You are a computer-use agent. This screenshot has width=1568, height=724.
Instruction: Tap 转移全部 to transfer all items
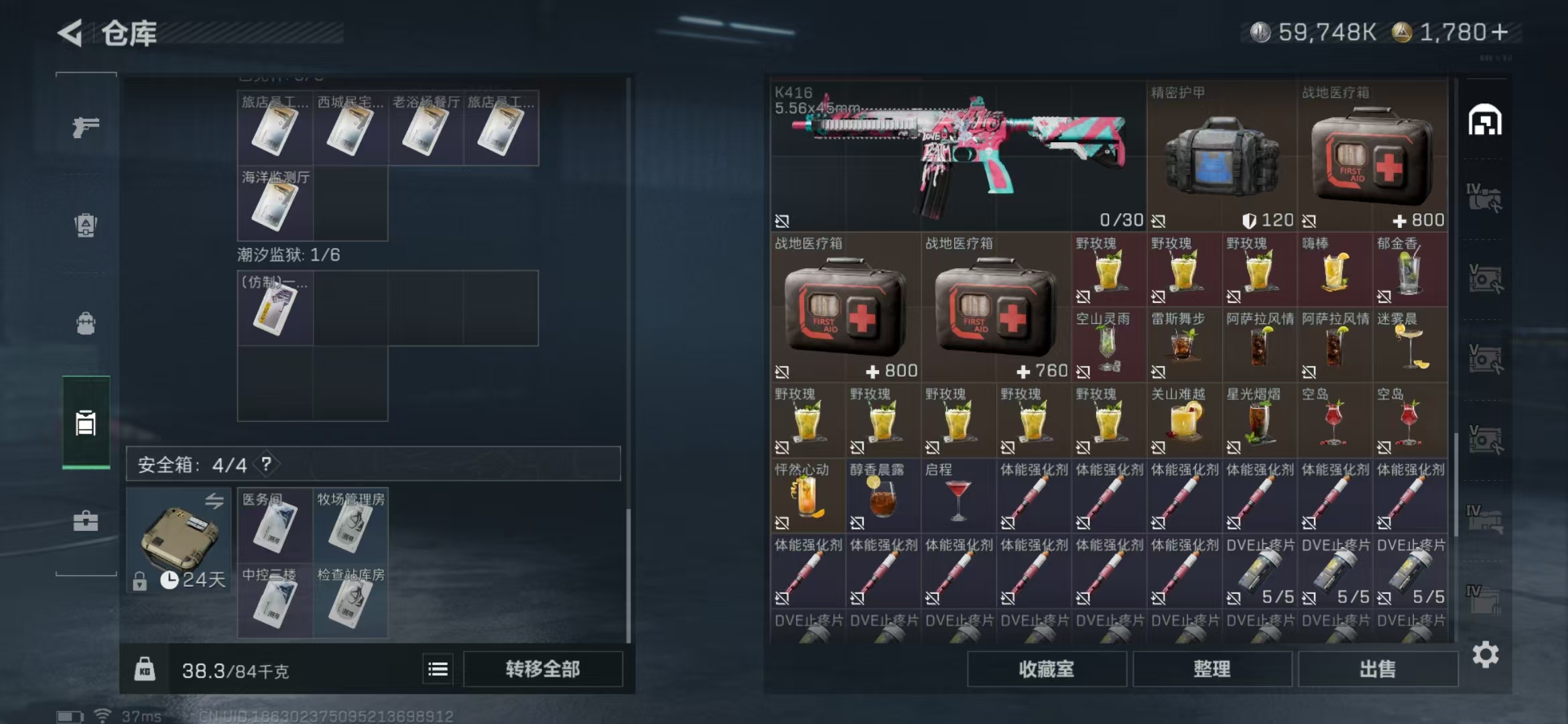tap(543, 669)
